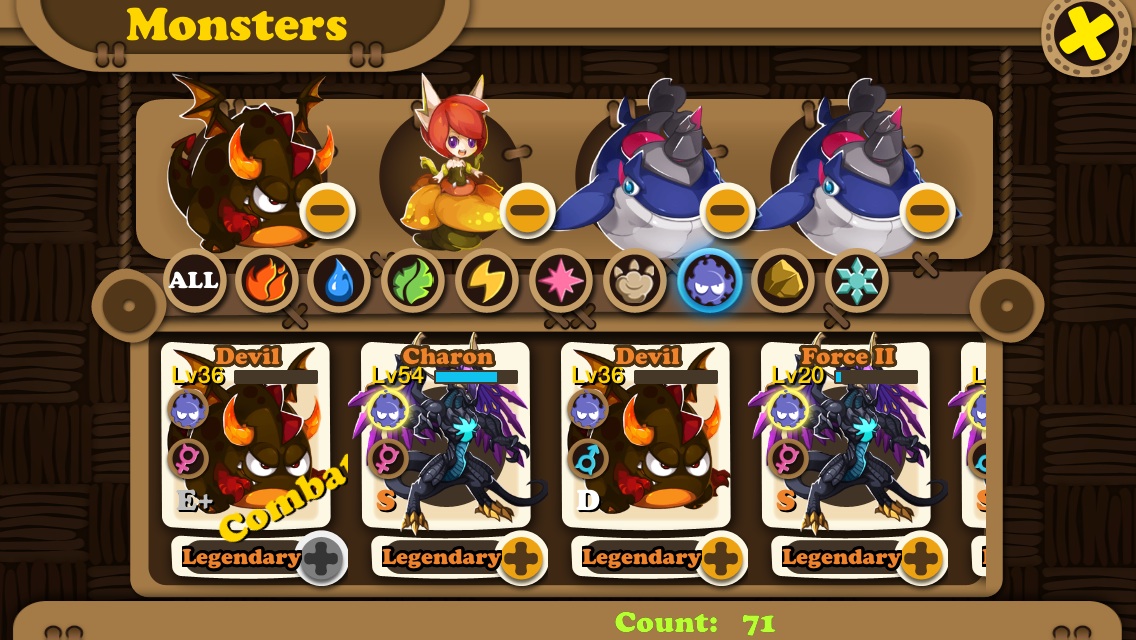Filter monsters by pink star element
This screenshot has height=640, width=1136.
click(x=560, y=280)
